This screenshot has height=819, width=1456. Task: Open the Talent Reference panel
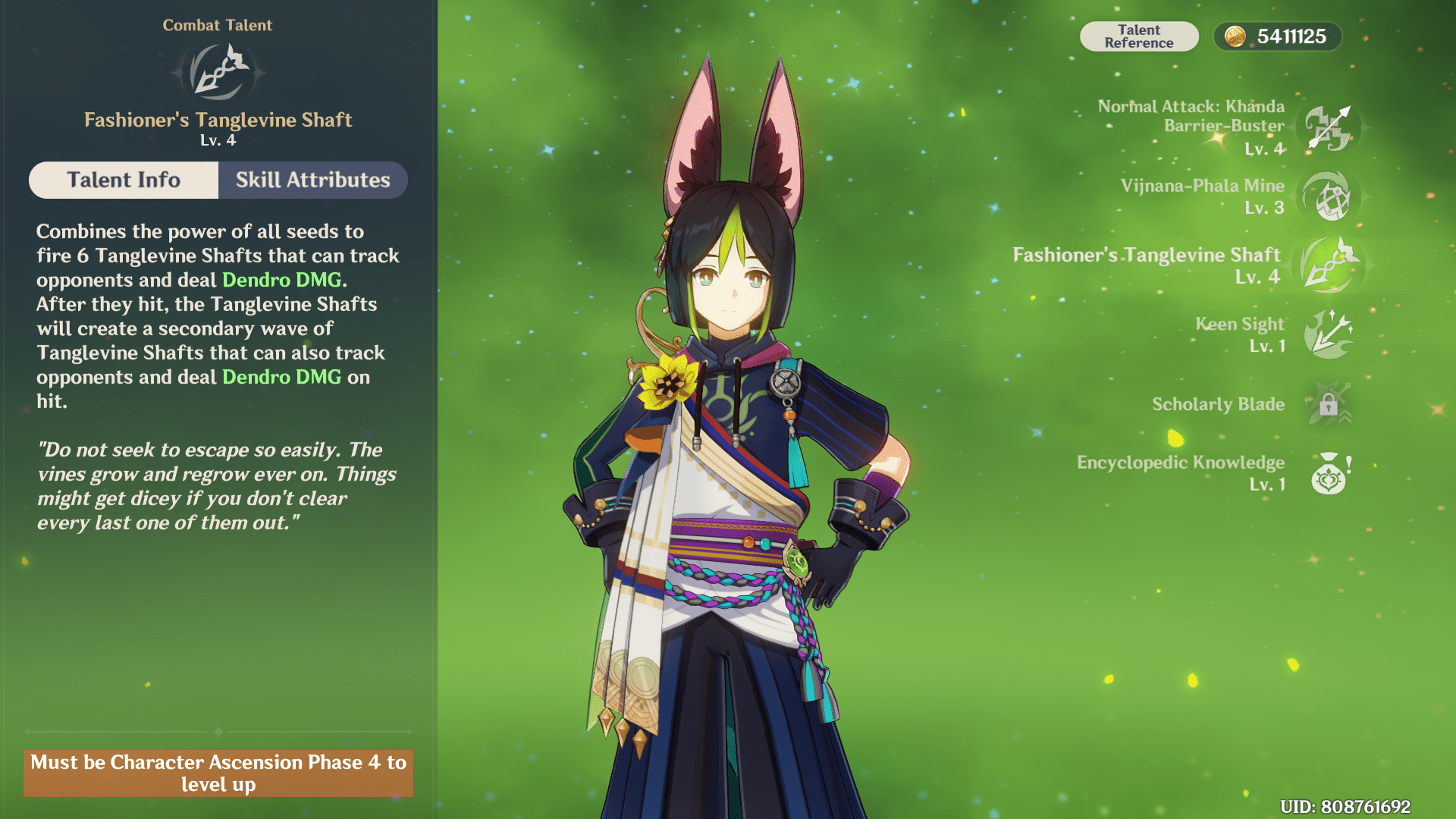tap(1138, 36)
